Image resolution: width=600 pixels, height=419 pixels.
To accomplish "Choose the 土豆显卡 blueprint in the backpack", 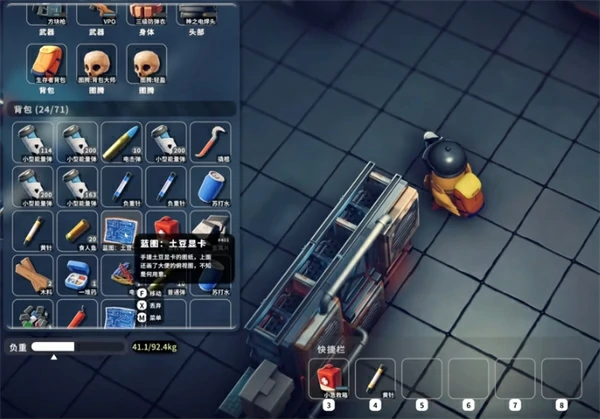I will tap(122, 229).
